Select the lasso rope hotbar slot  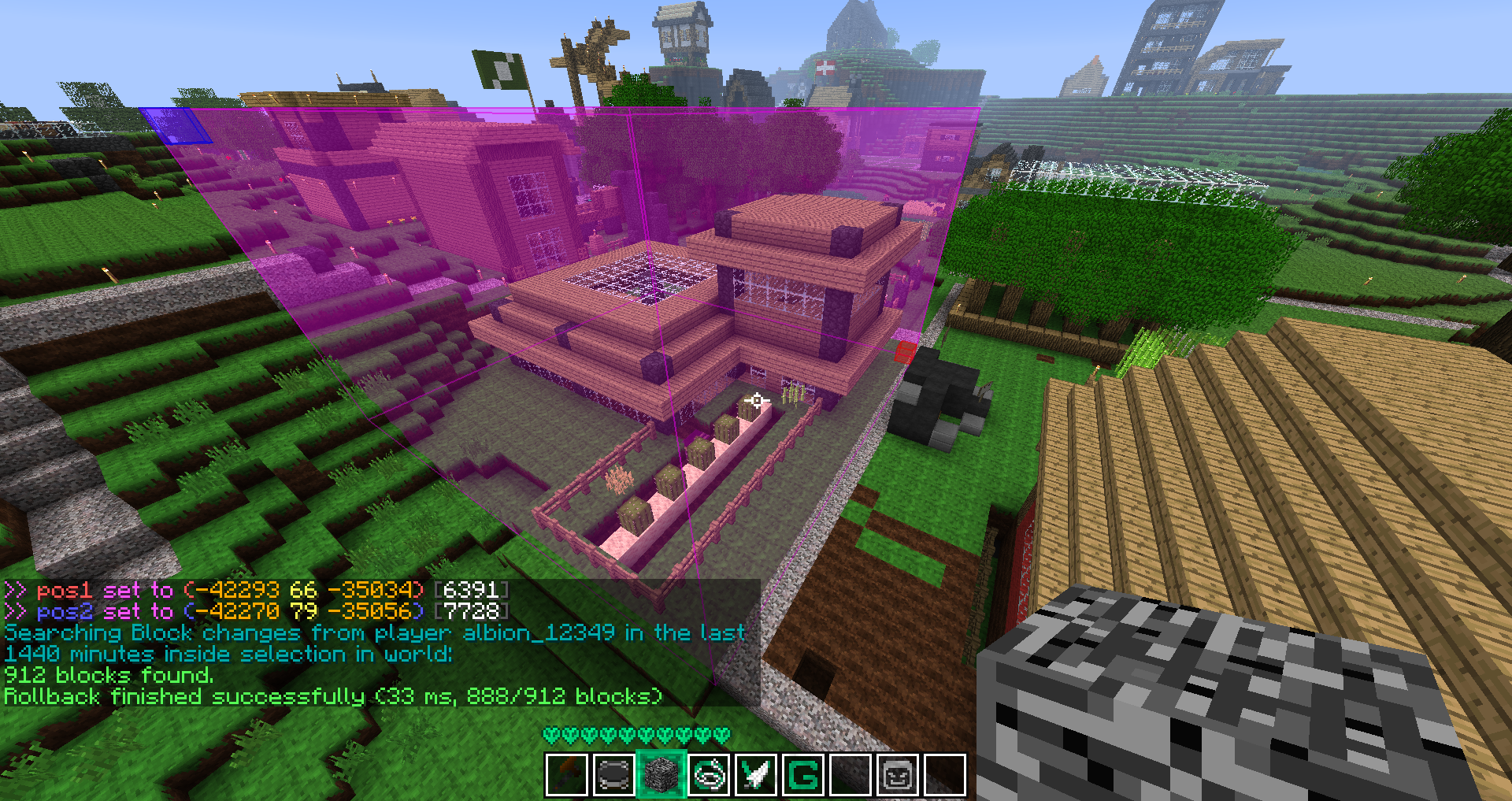click(x=709, y=775)
